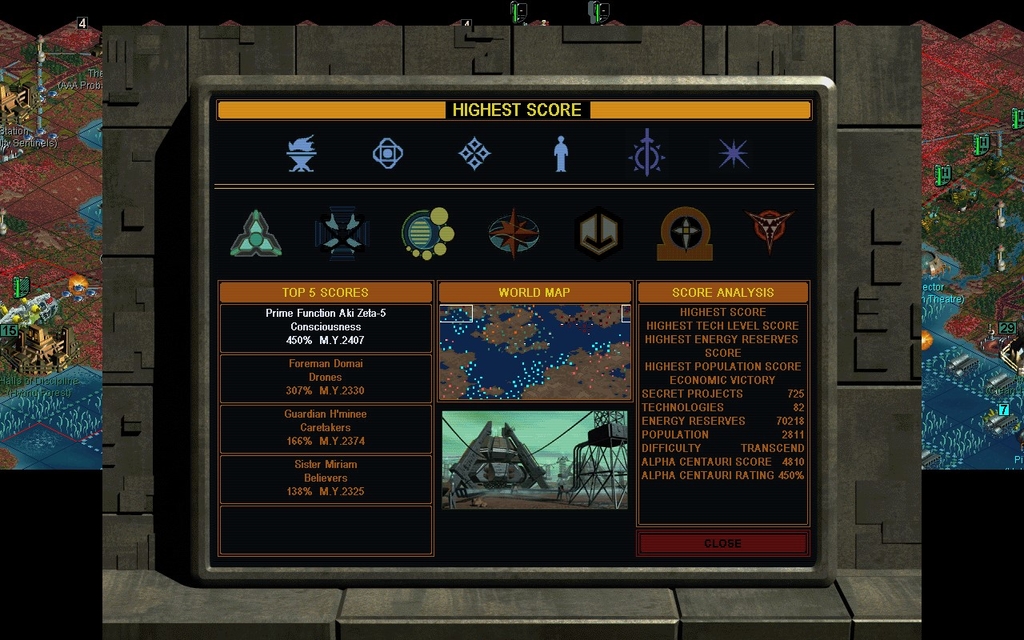
Task: Click the flaming brazier victory icon
Action: click(301, 154)
